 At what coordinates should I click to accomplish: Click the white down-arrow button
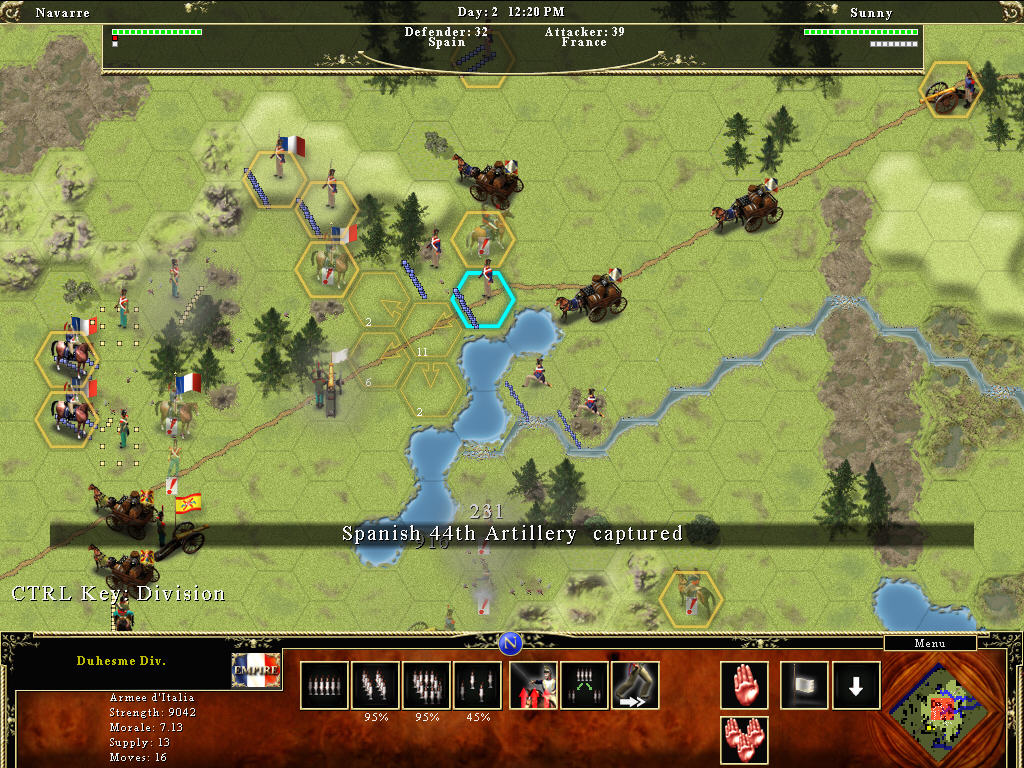click(857, 685)
